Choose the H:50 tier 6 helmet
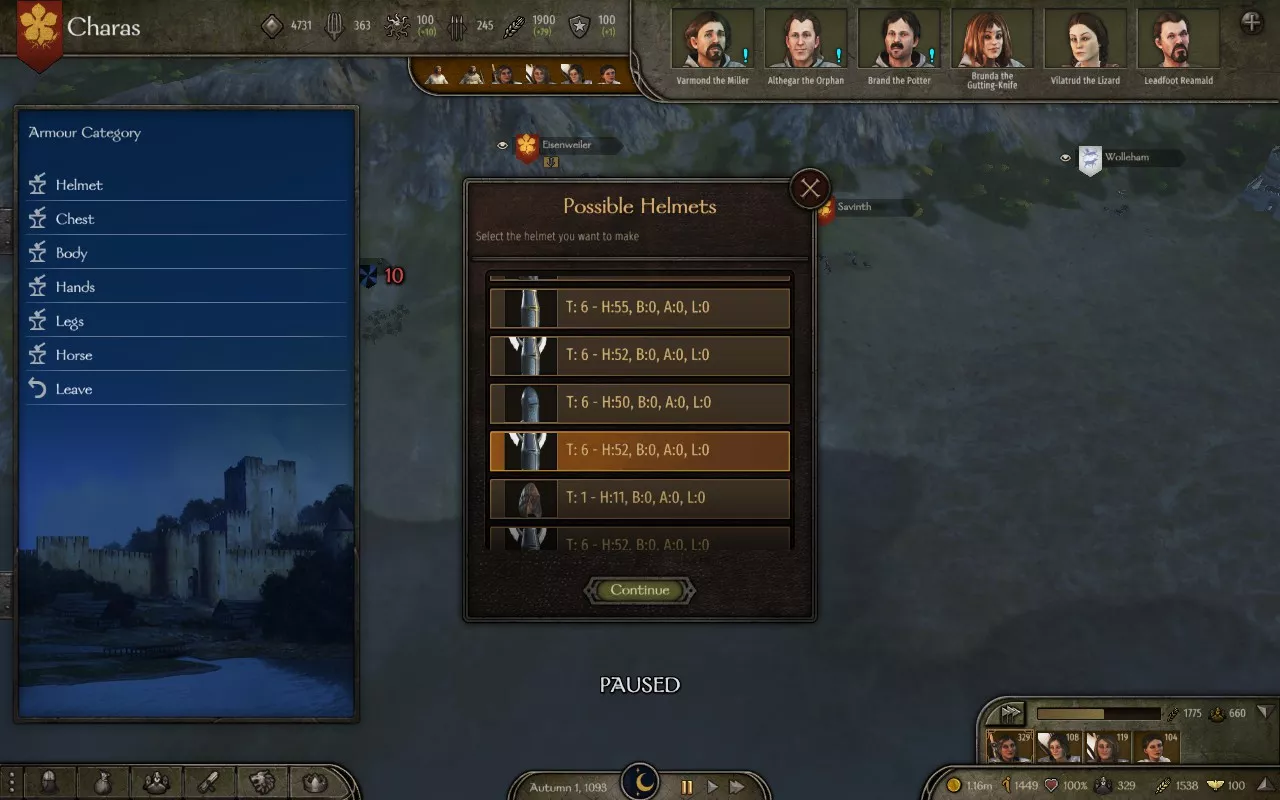Image resolution: width=1280 pixels, height=800 pixels. [x=640, y=403]
